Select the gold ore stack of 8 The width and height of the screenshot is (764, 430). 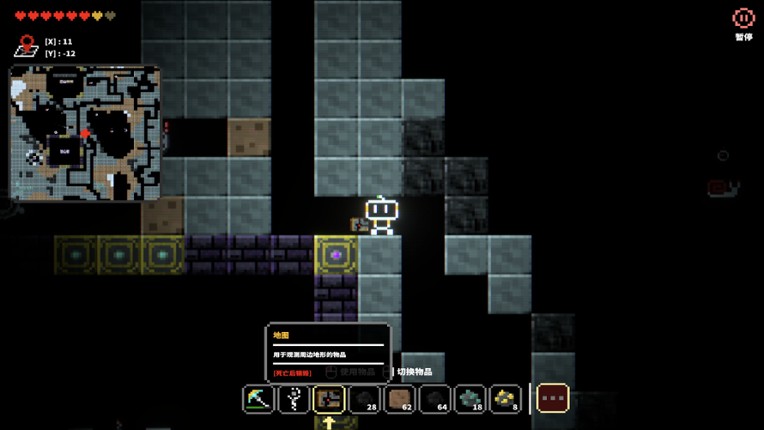coord(505,398)
